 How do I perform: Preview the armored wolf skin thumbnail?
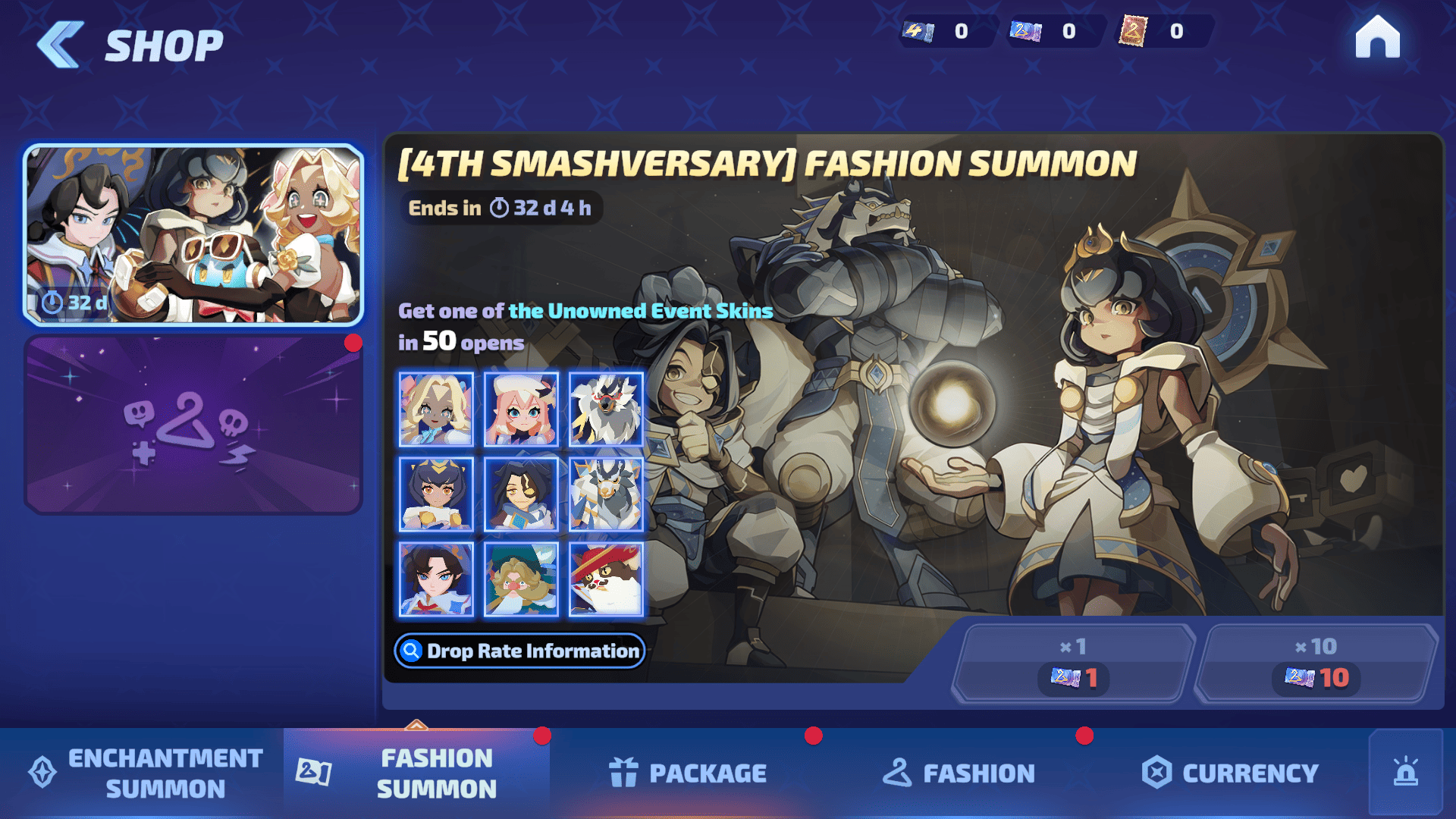(606, 494)
